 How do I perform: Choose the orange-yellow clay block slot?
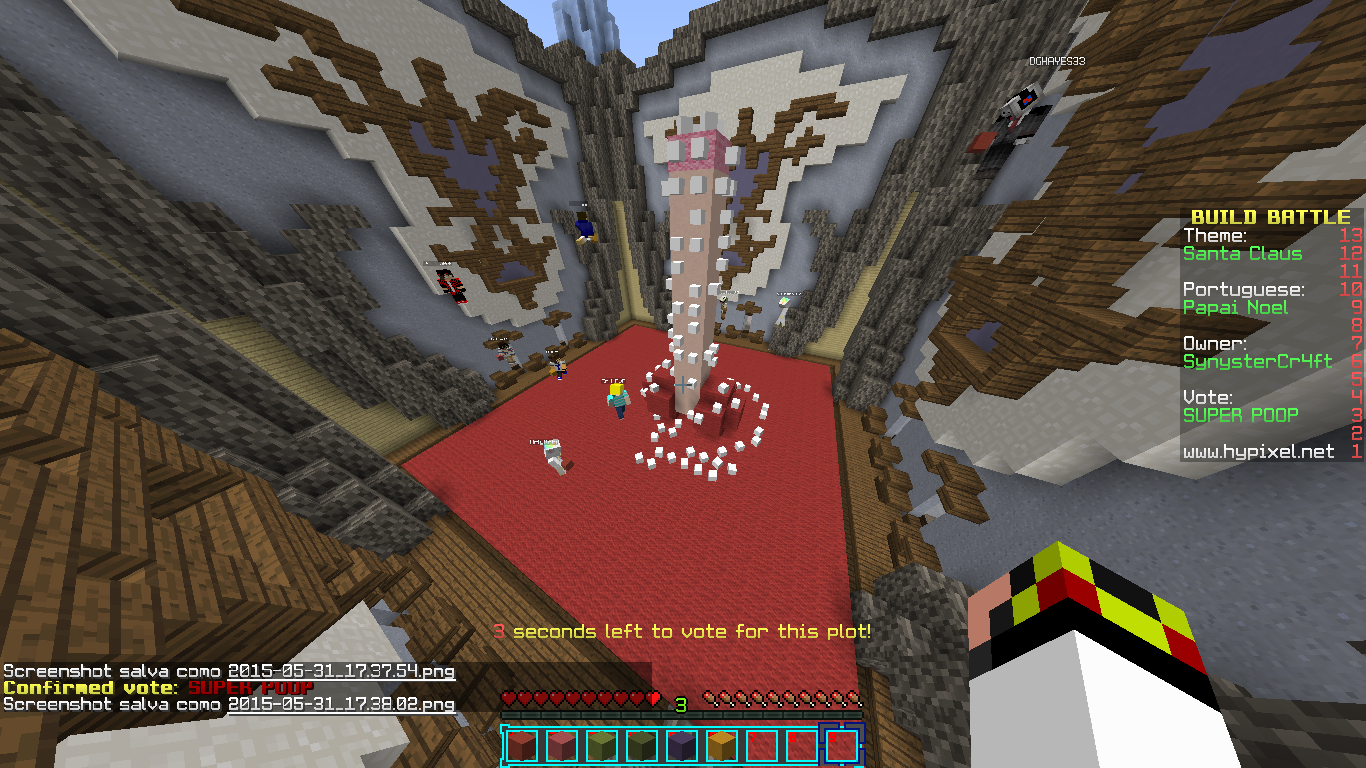click(721, 746)
